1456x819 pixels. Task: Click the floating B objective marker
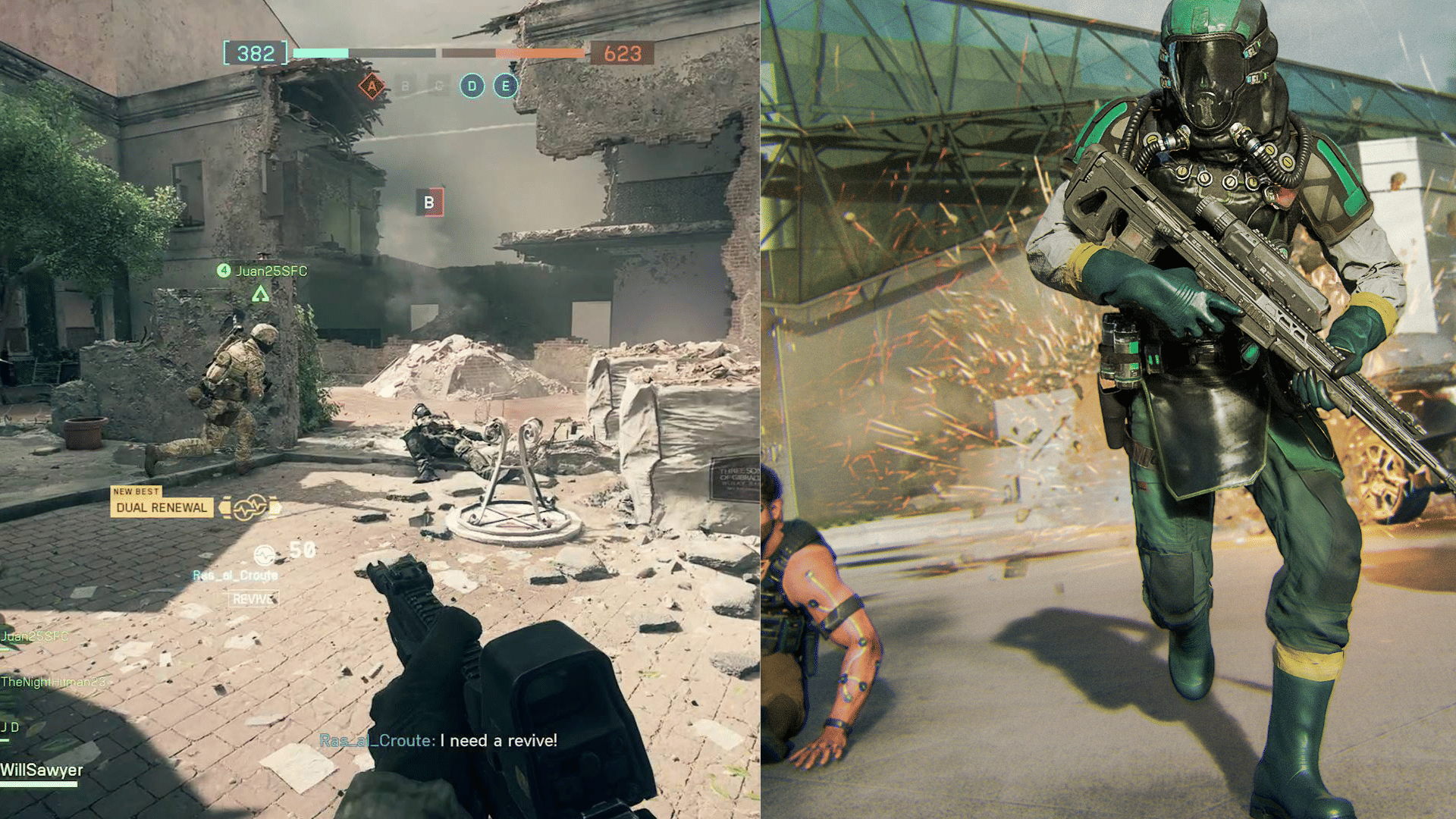(x=429, y=202)
